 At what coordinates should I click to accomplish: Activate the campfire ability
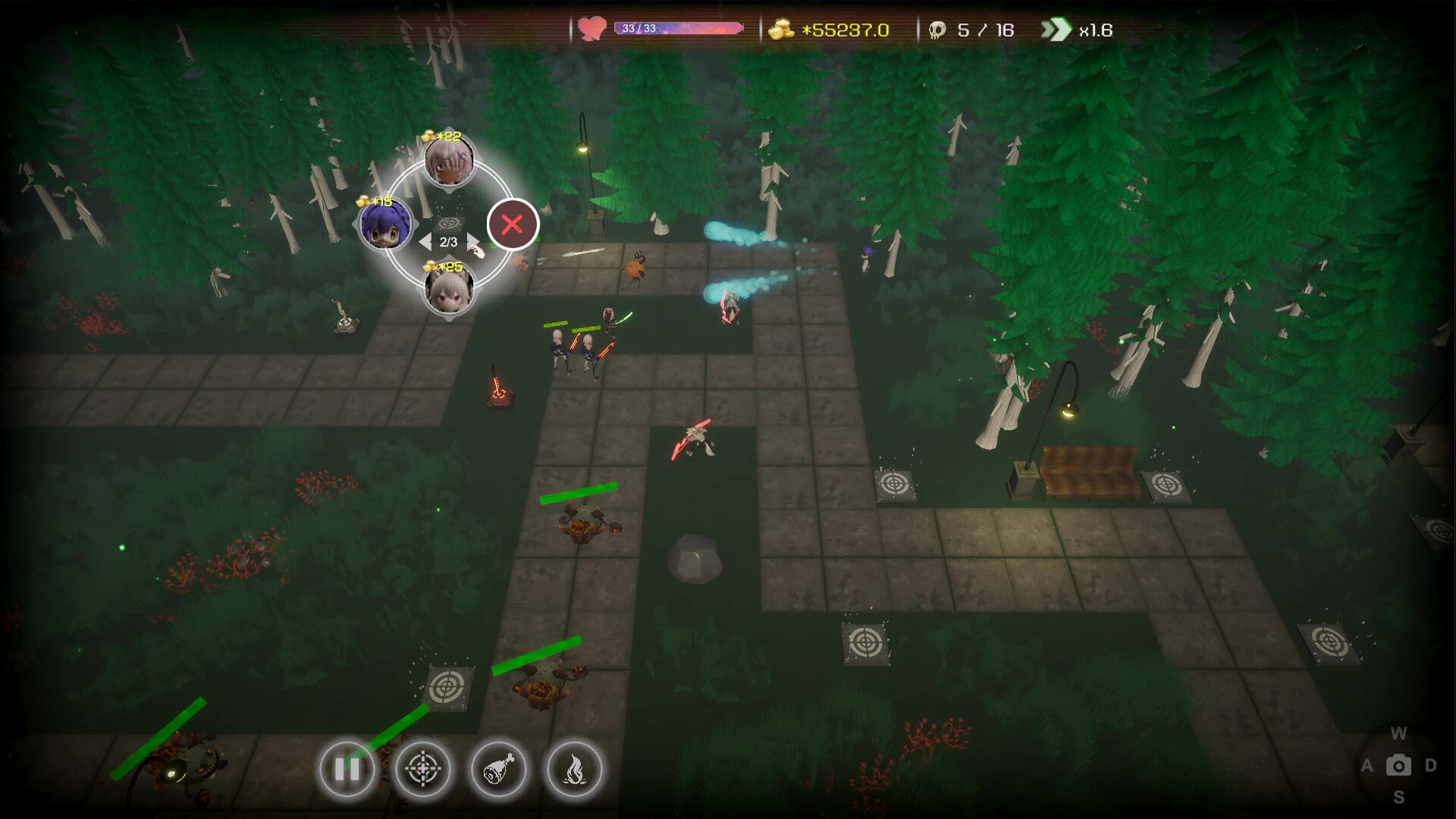point(574,770)
